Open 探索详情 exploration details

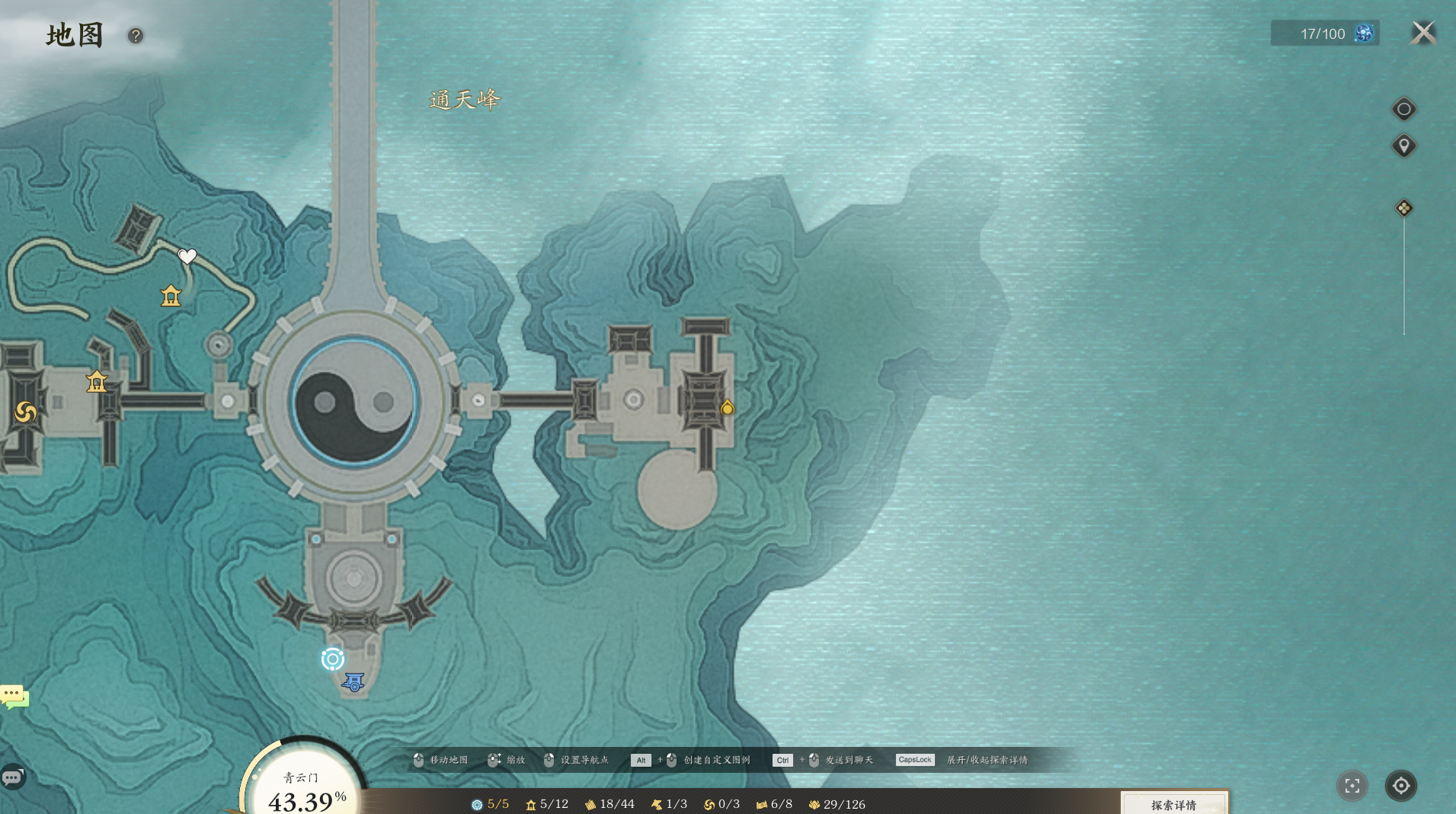(1173, 804)
